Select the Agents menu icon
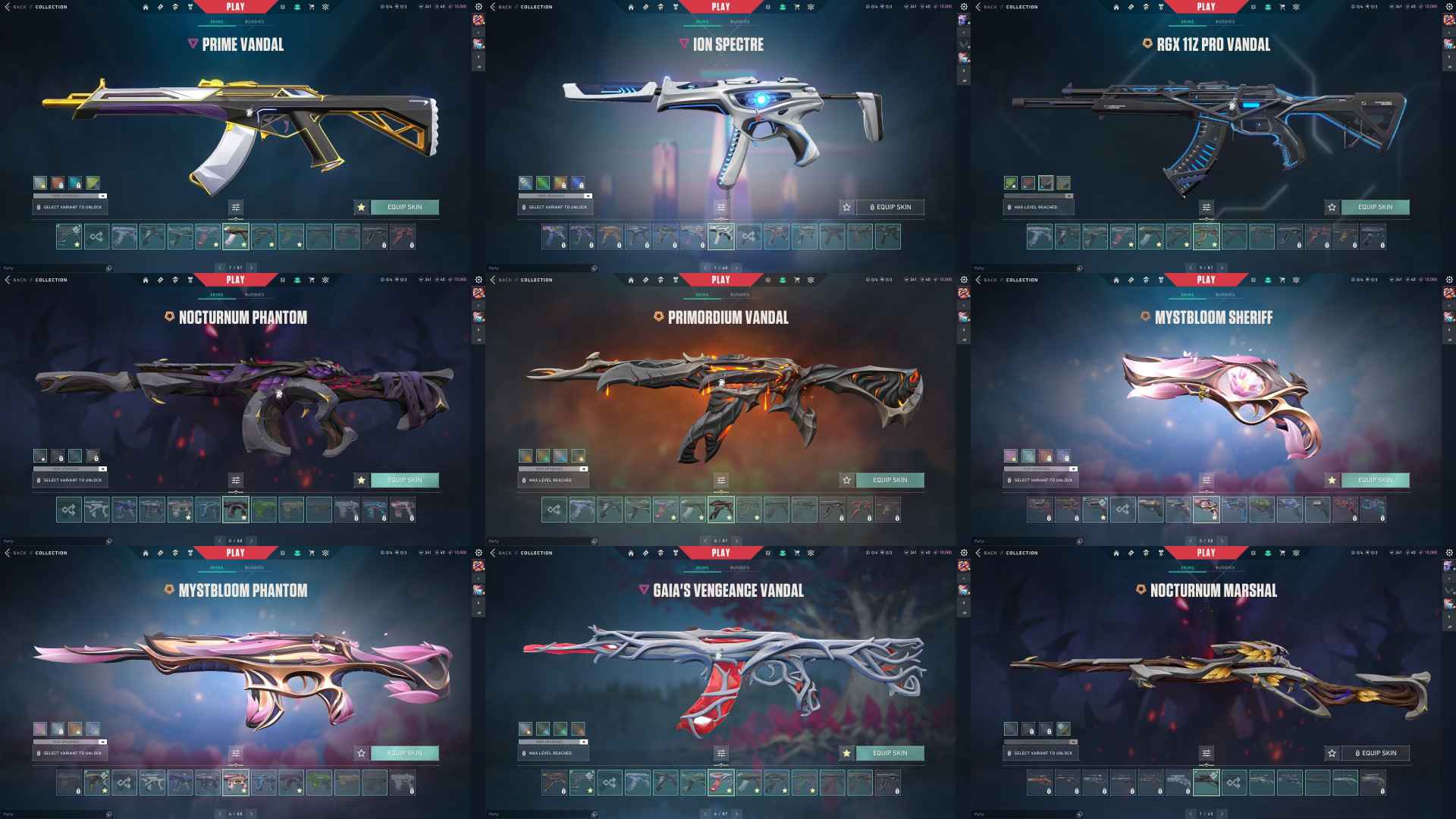 [x=174, y=7]
